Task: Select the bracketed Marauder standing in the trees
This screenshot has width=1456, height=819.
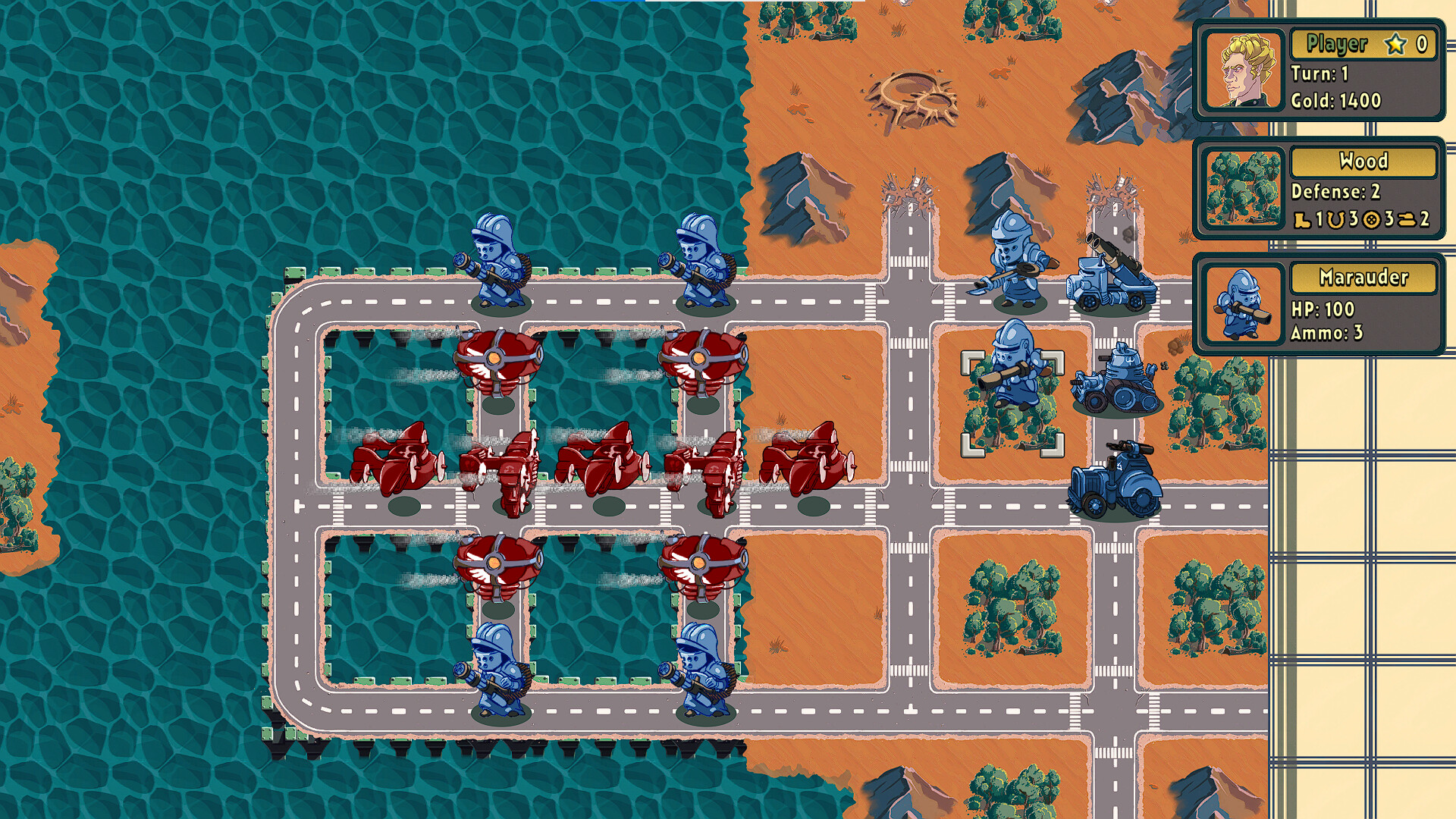Action: click(x=1013, y=379)
